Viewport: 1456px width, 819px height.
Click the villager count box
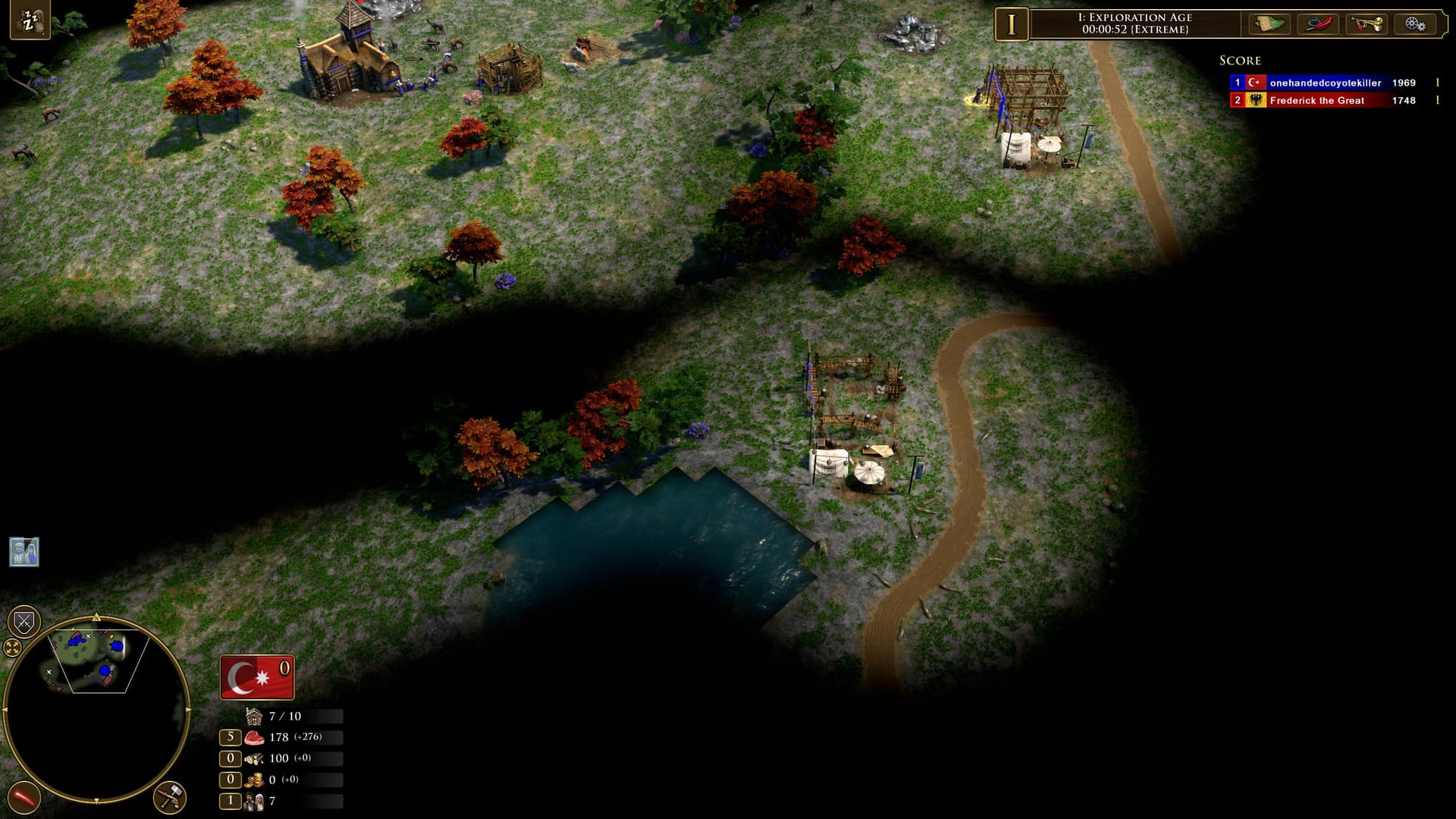231,801
